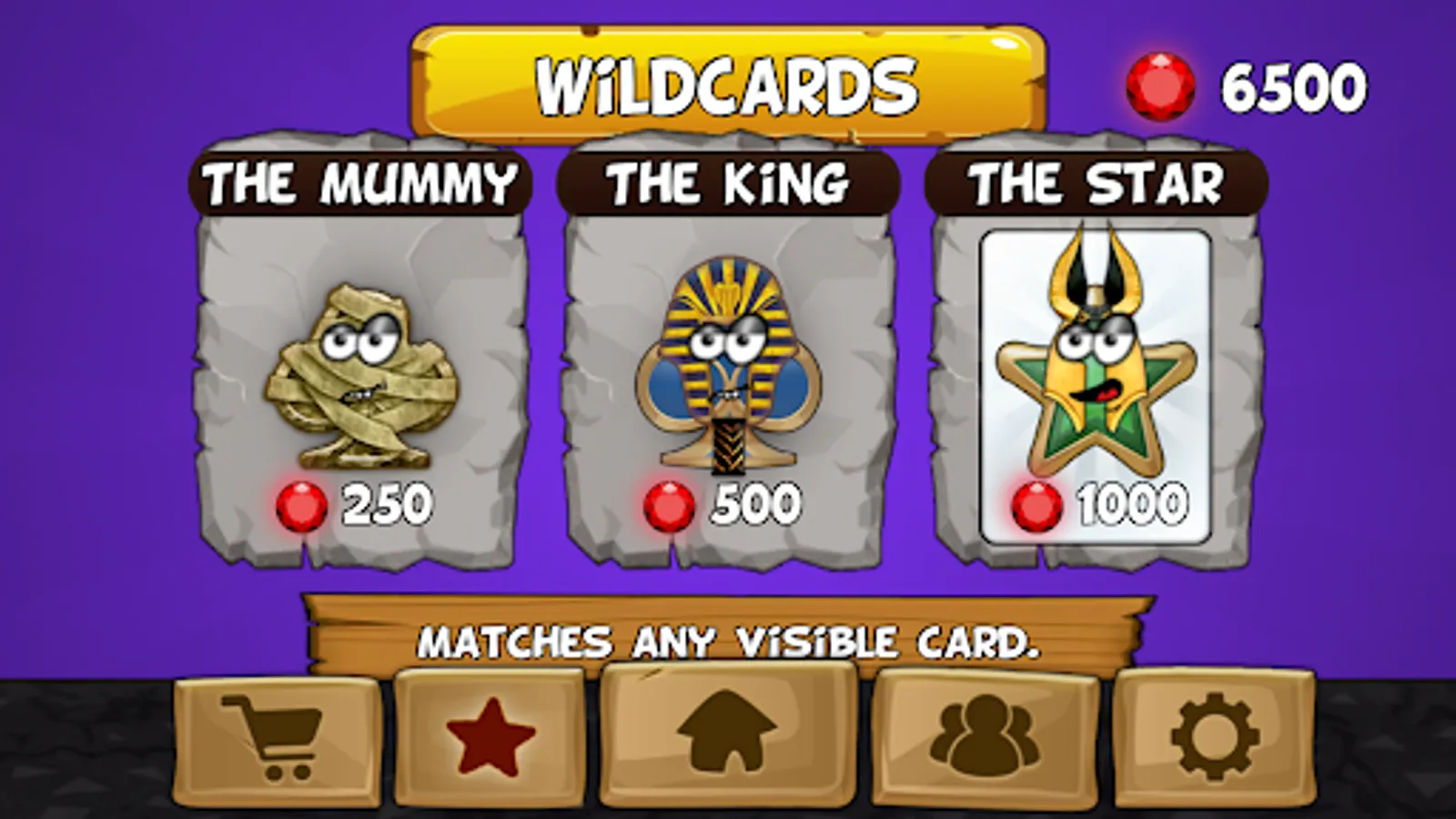Click the gem icon under The Mummy card

click(x=303, y=506)
